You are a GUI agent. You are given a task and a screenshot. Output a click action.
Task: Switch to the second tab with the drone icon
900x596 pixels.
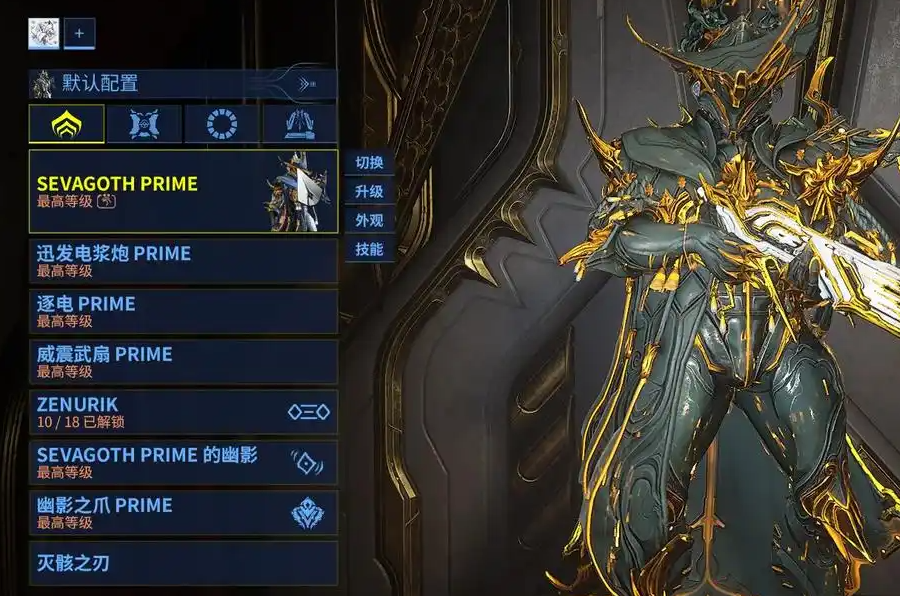pos(145,124)
